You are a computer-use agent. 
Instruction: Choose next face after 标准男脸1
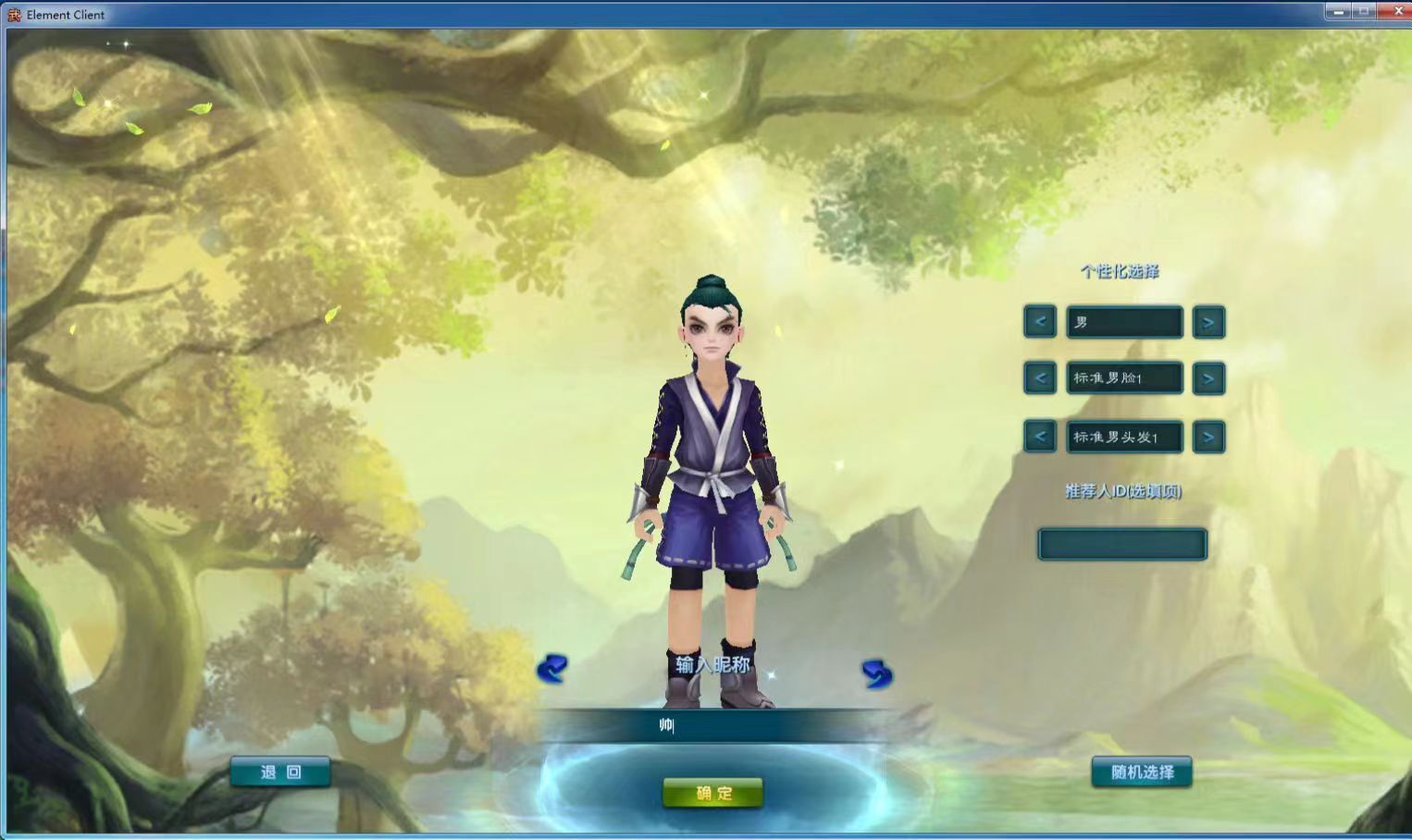pos(1208,378)
